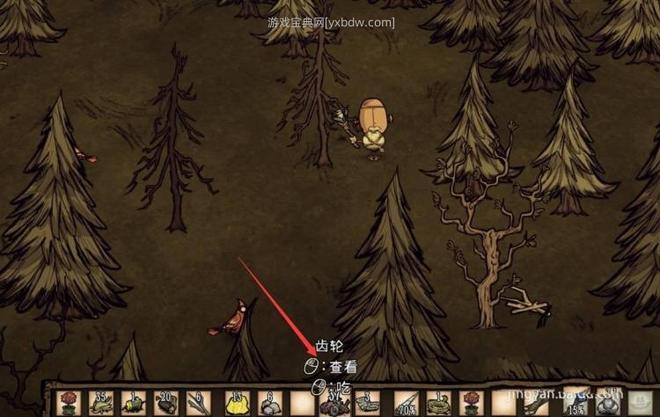This screenshot has height=417, width=660.
Task: Select the gold nuggets stack of 13
Action: (x=236, y=403)
